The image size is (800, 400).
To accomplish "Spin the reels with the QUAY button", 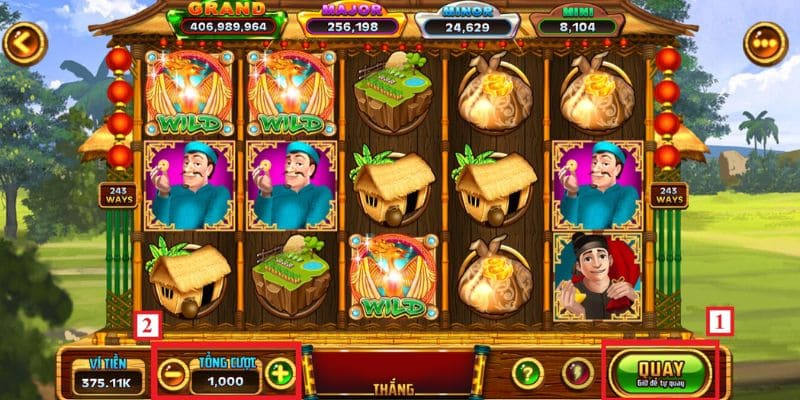I will click(660, 371).
